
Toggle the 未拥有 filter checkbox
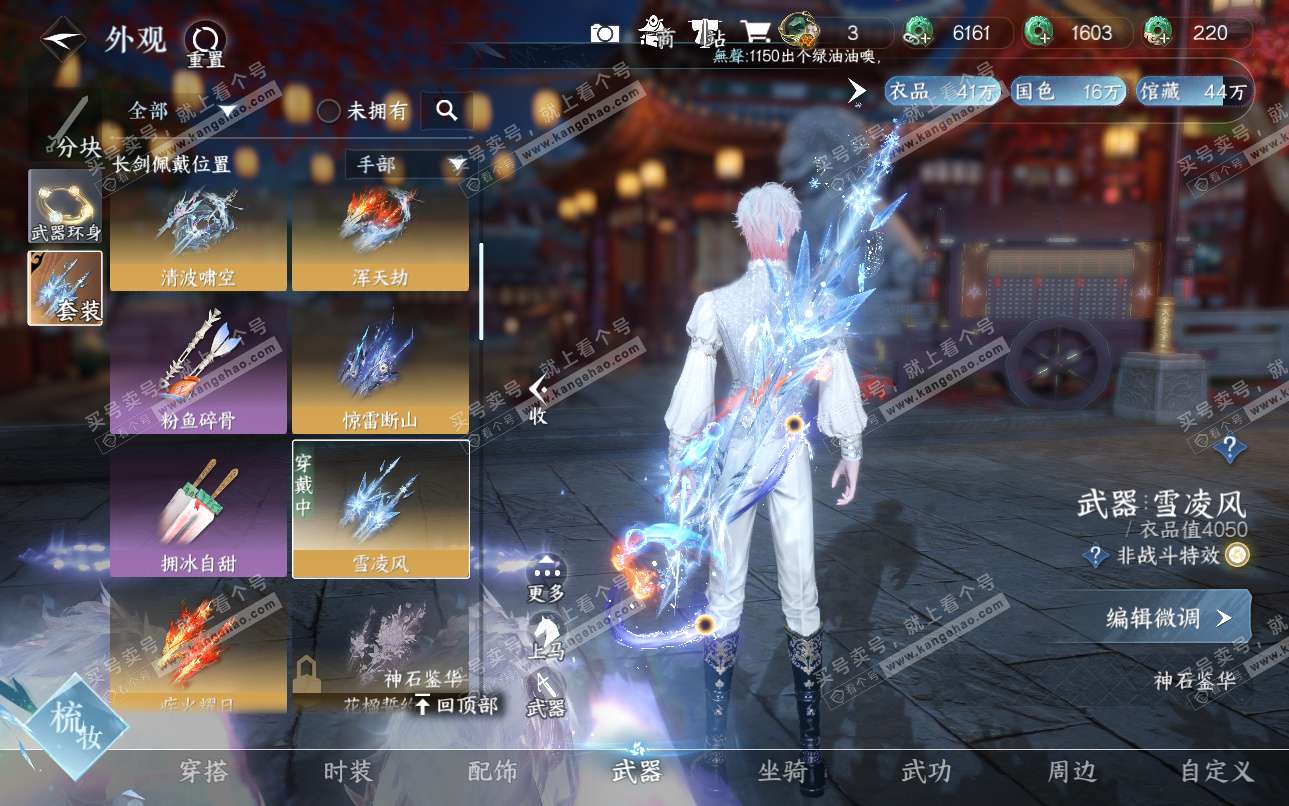pos(330,111)
